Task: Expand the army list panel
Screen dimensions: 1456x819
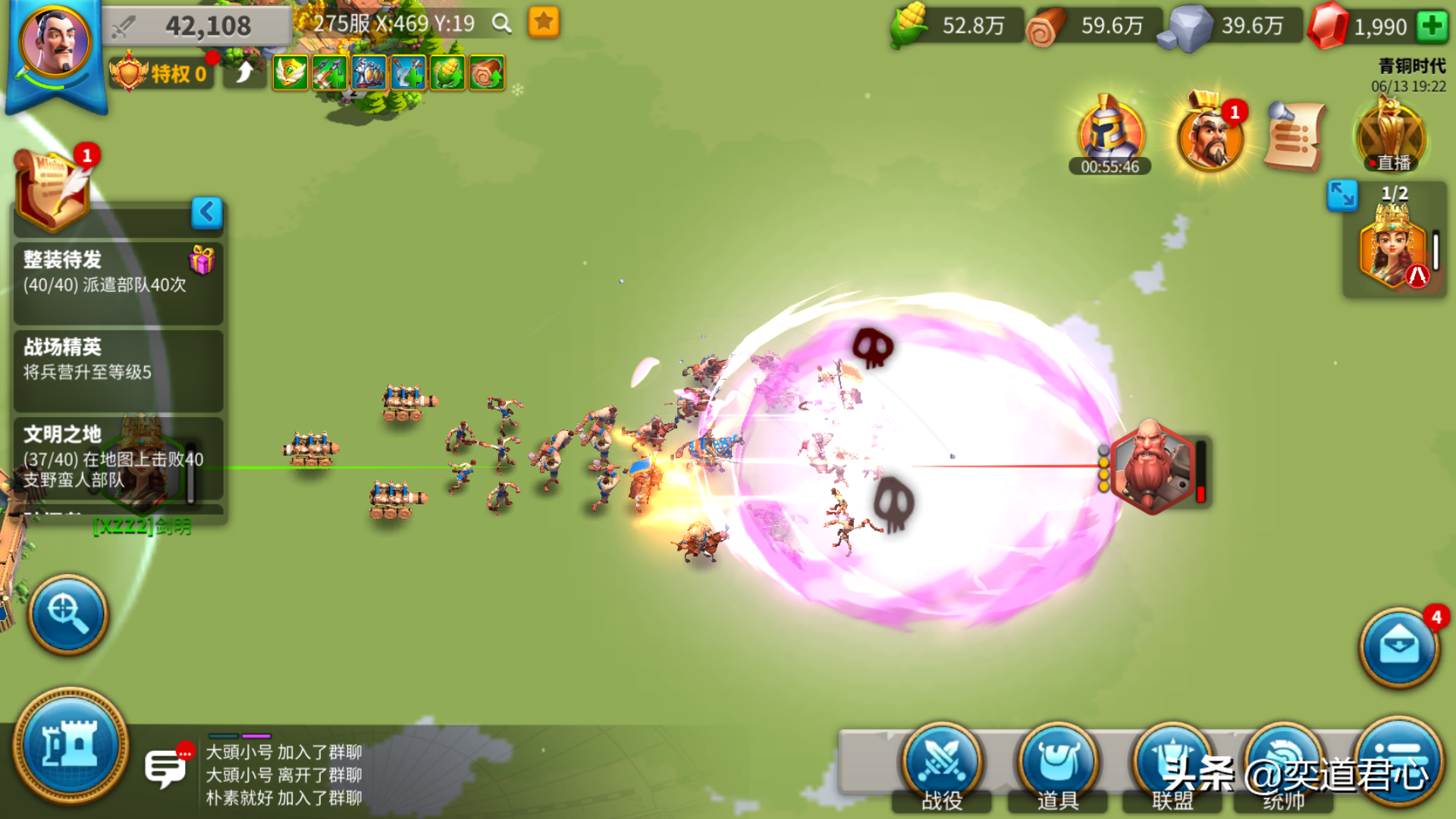Action: (1341, 196)
